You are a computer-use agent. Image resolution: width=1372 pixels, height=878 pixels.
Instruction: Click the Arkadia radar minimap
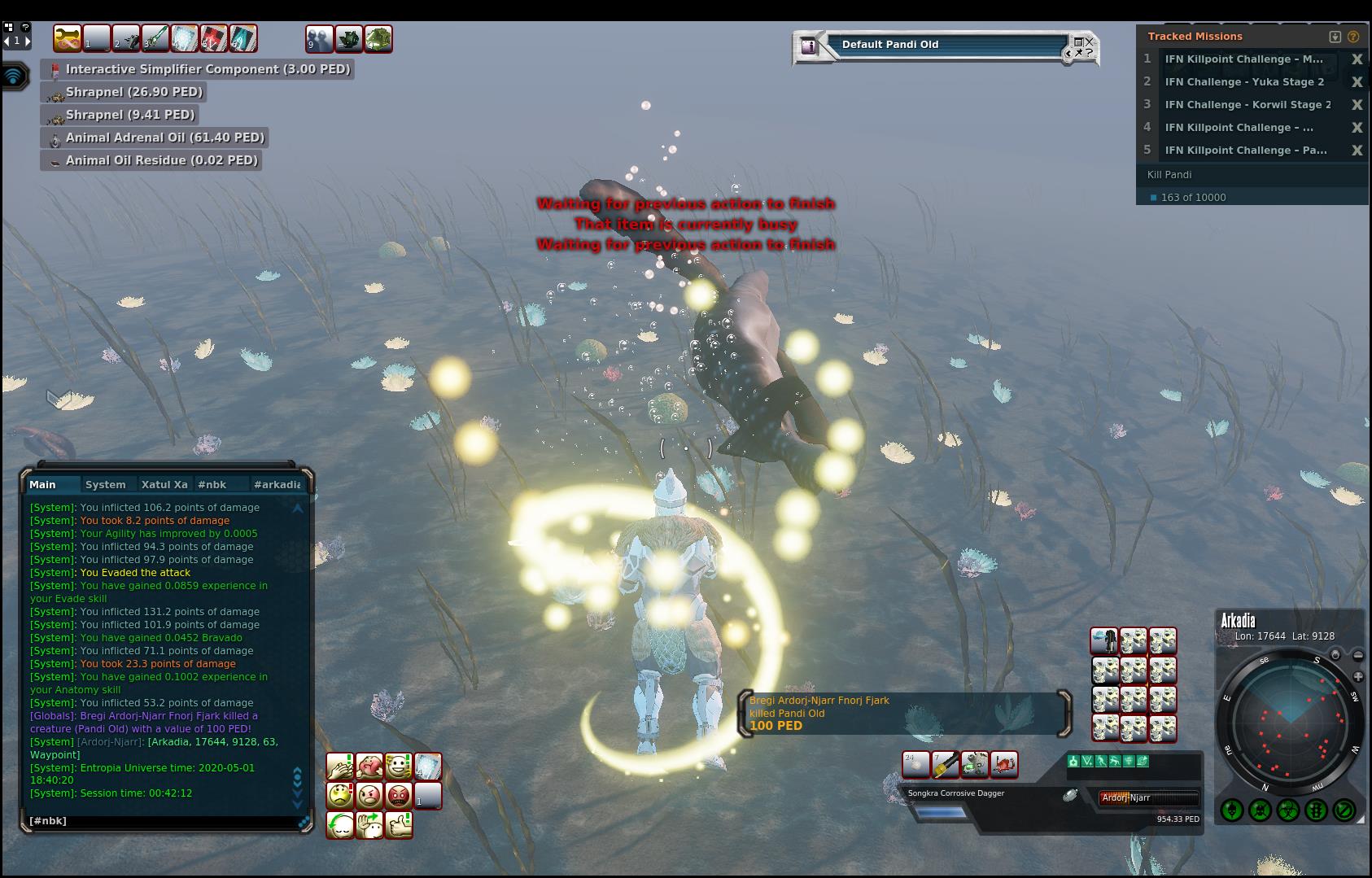(1289, 721)
